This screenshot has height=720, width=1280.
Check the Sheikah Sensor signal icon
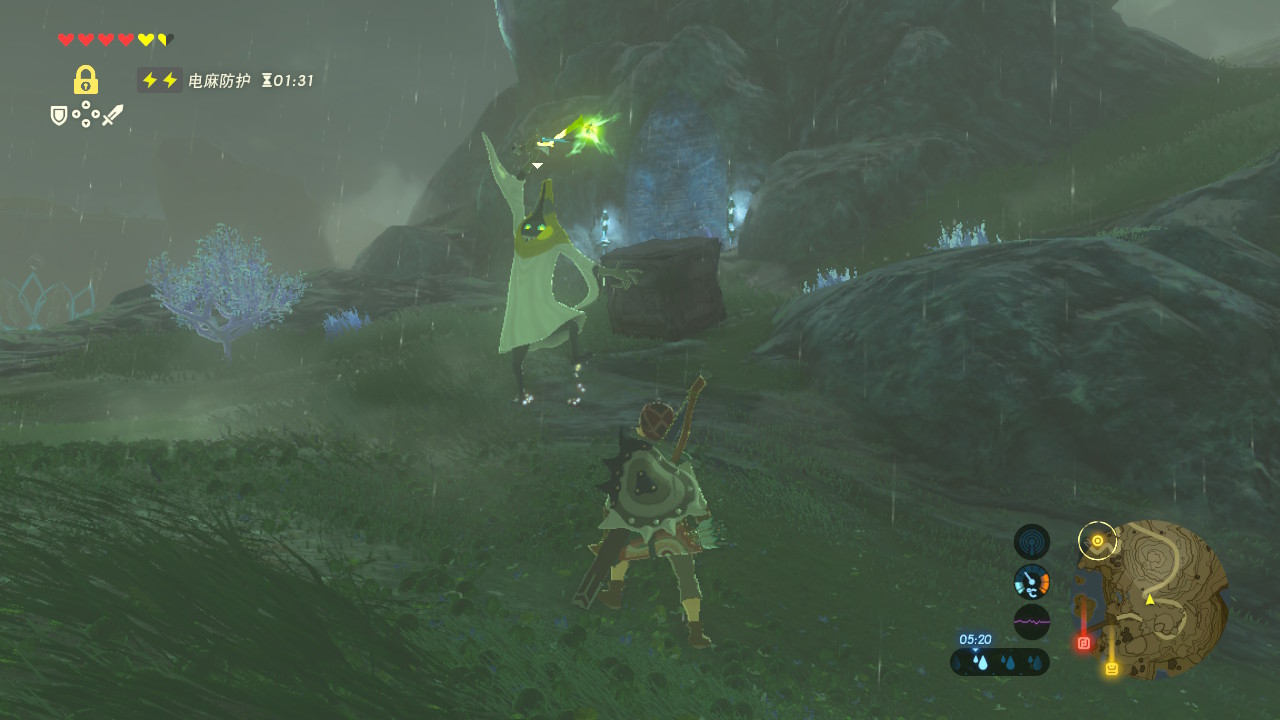[x=1031, y=542]
